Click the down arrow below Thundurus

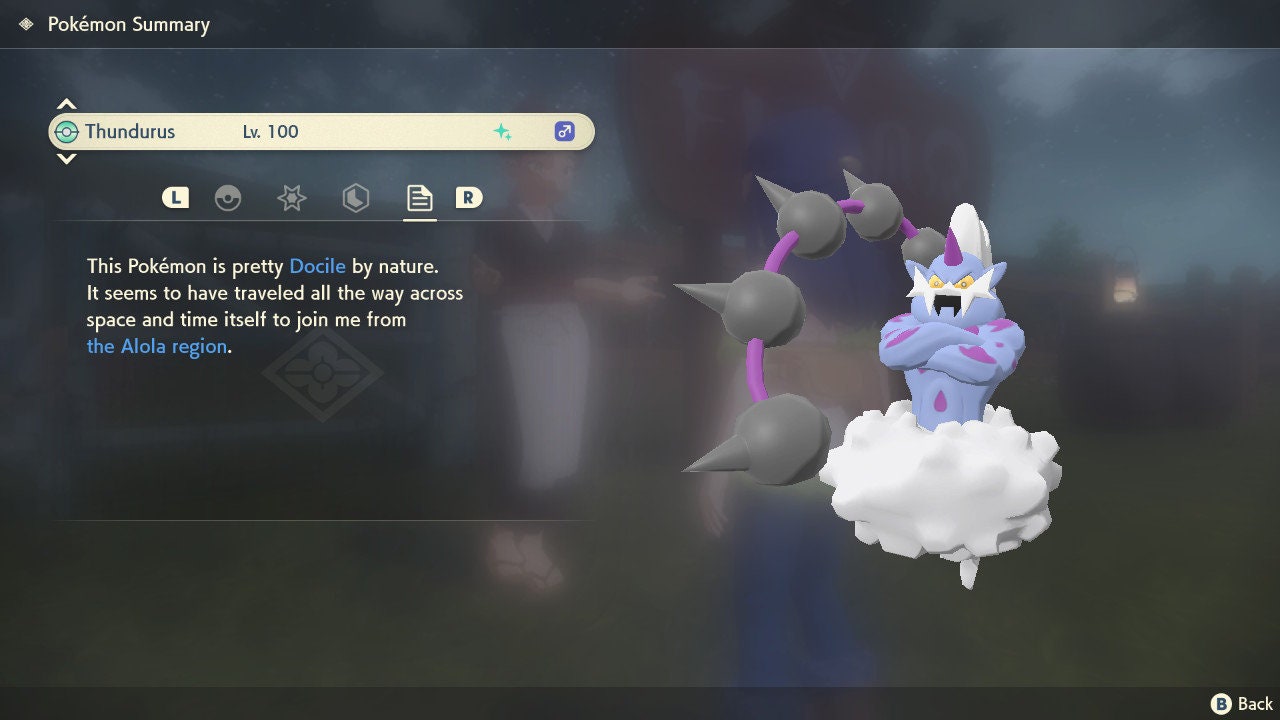(66, 158)
